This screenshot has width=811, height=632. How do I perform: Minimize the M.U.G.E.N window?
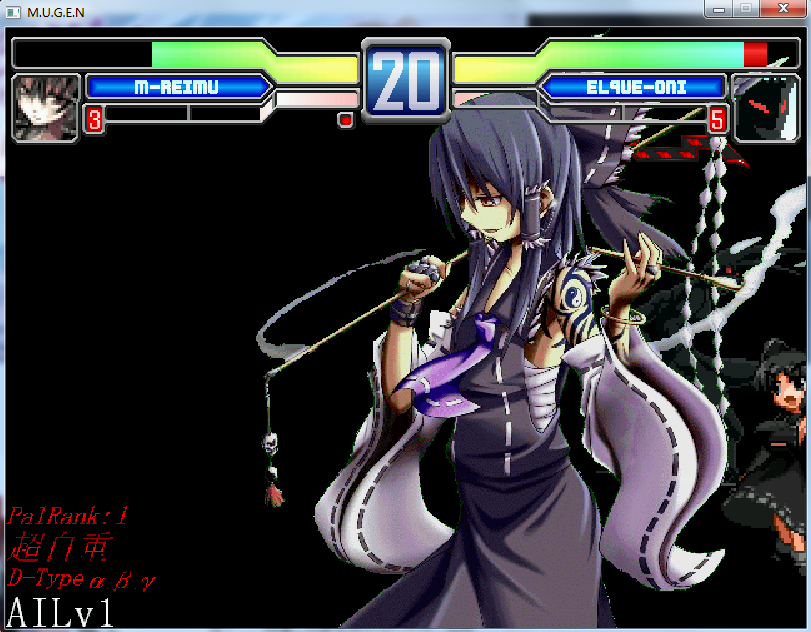point(718,8)
